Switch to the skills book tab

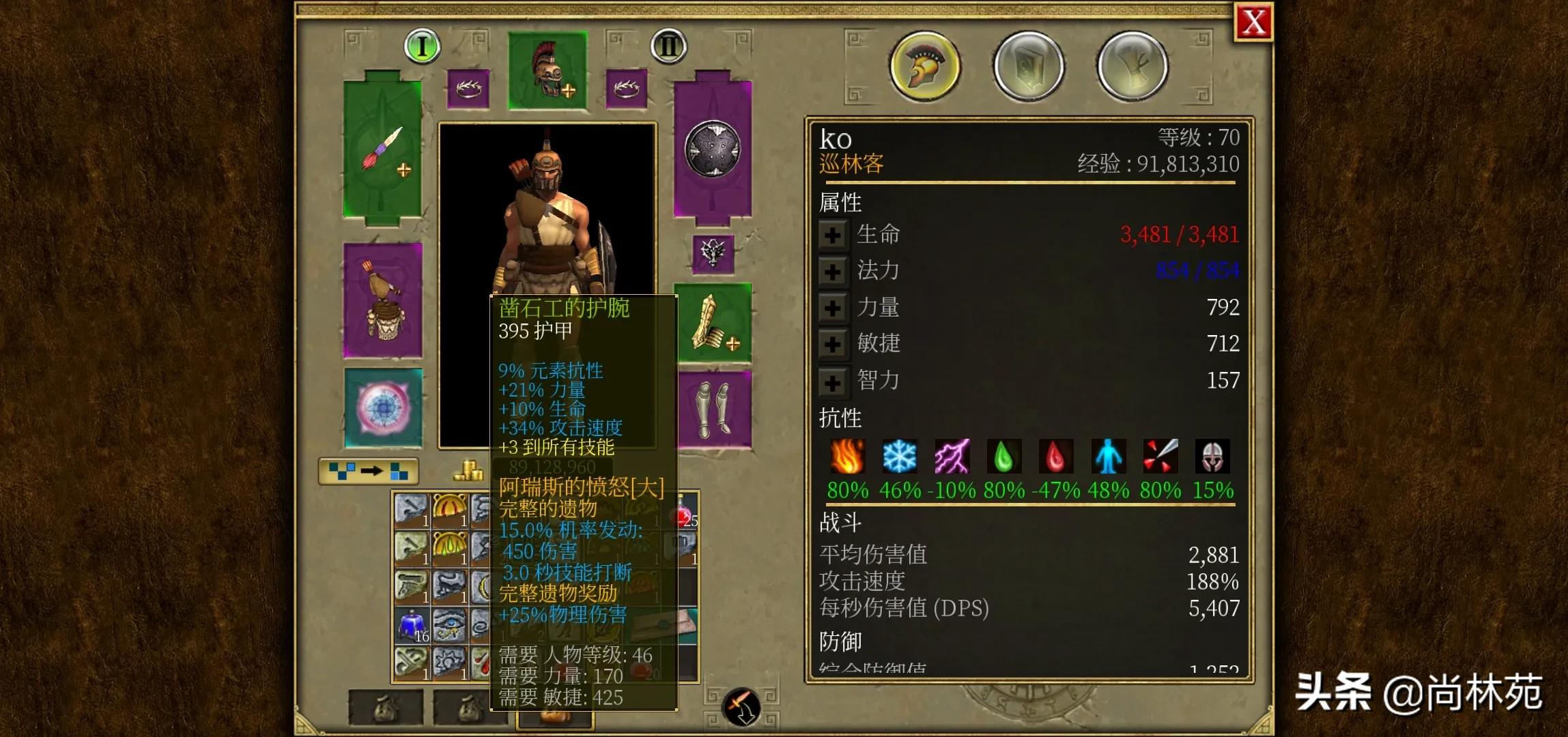click(x=1027, y=65)
